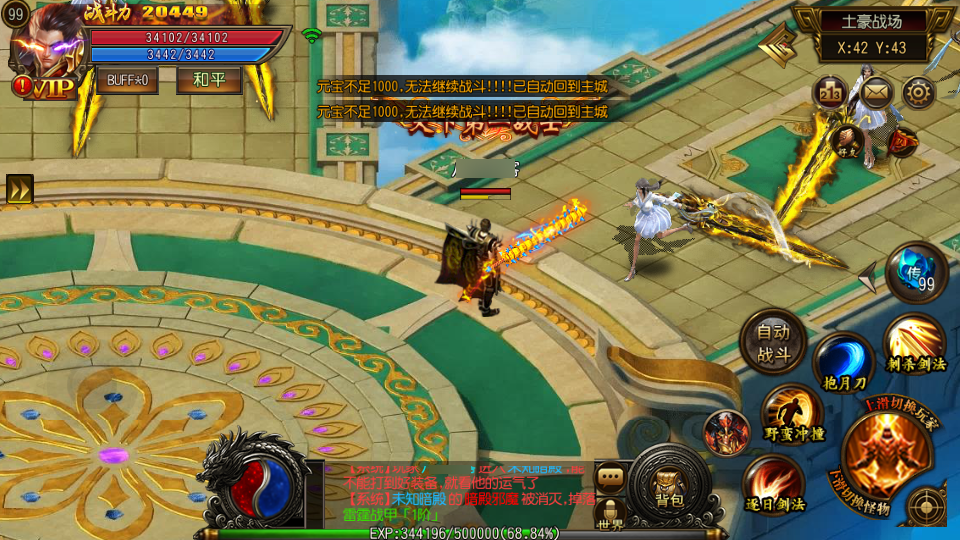This screenshot has width=960, height=540.
Task: Open the 好友 friends handshake icon
Action: 849,140
